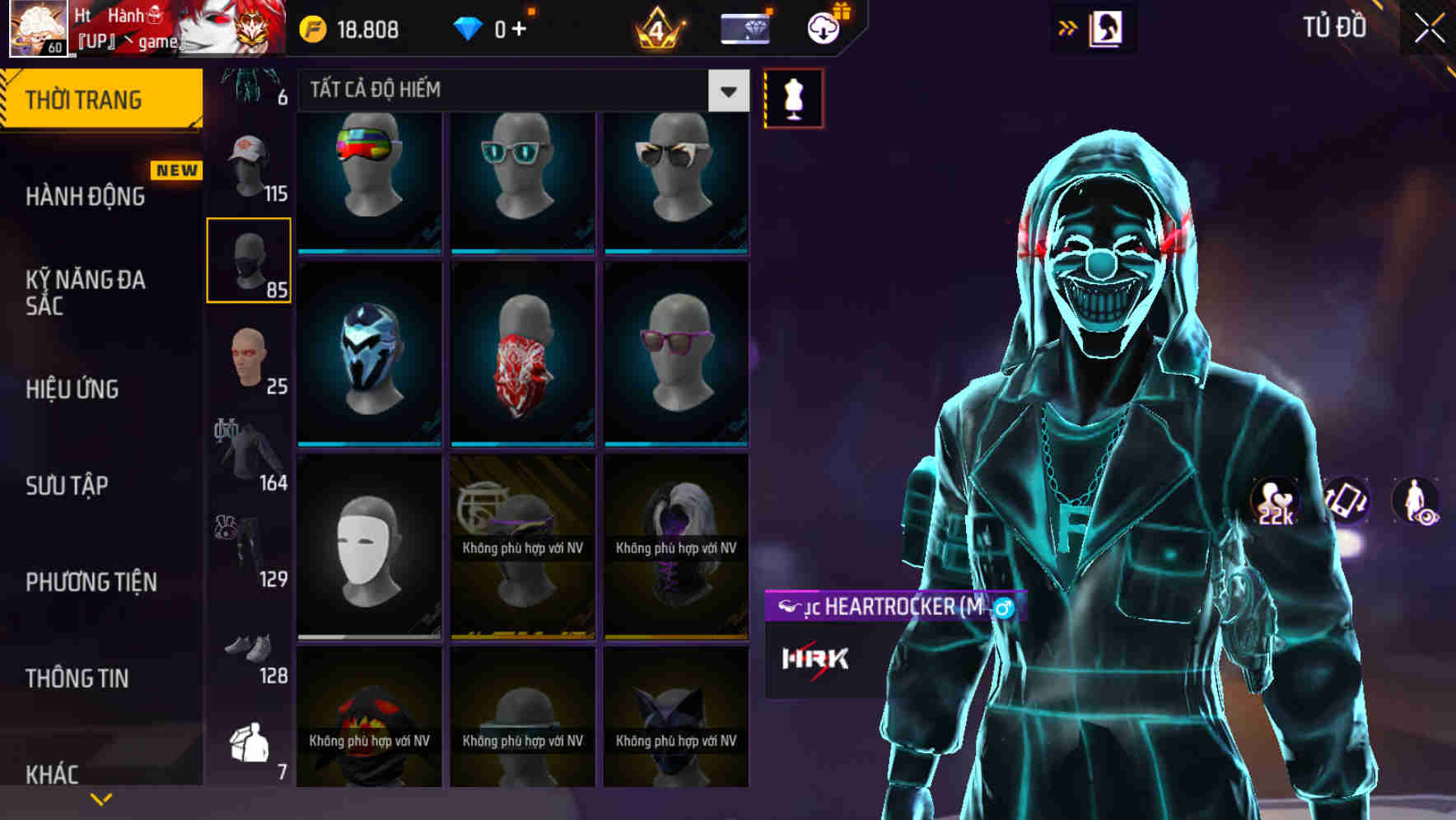Click the snapshot photo icon near top right
Image resolution: width=1456 pixels, height=820 pixels.
pos(1108,27)
